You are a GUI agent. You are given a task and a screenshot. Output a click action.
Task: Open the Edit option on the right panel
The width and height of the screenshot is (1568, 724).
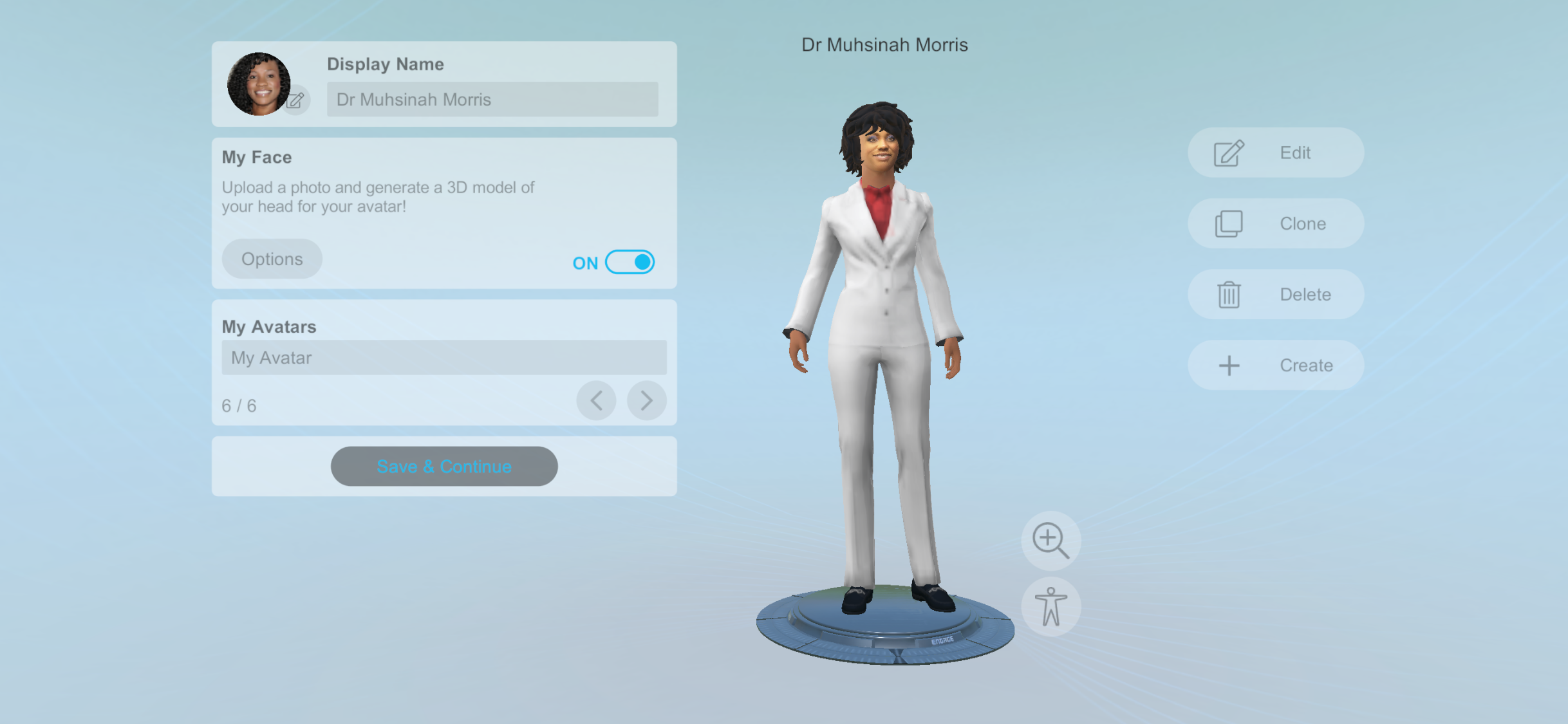coord(1274,153)
